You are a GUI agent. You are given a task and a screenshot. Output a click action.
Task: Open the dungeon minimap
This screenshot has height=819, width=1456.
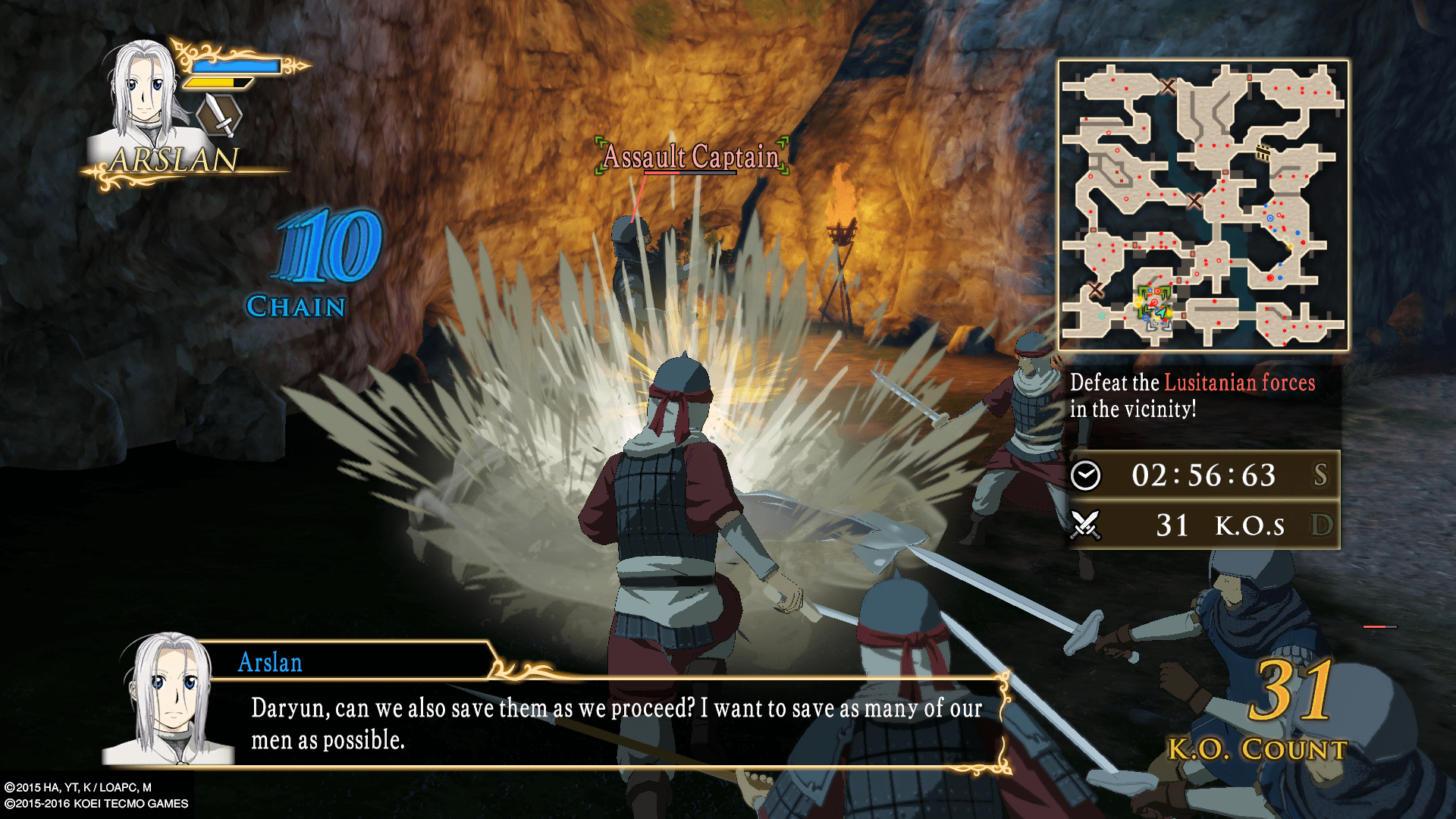[x=1203, y=205]
